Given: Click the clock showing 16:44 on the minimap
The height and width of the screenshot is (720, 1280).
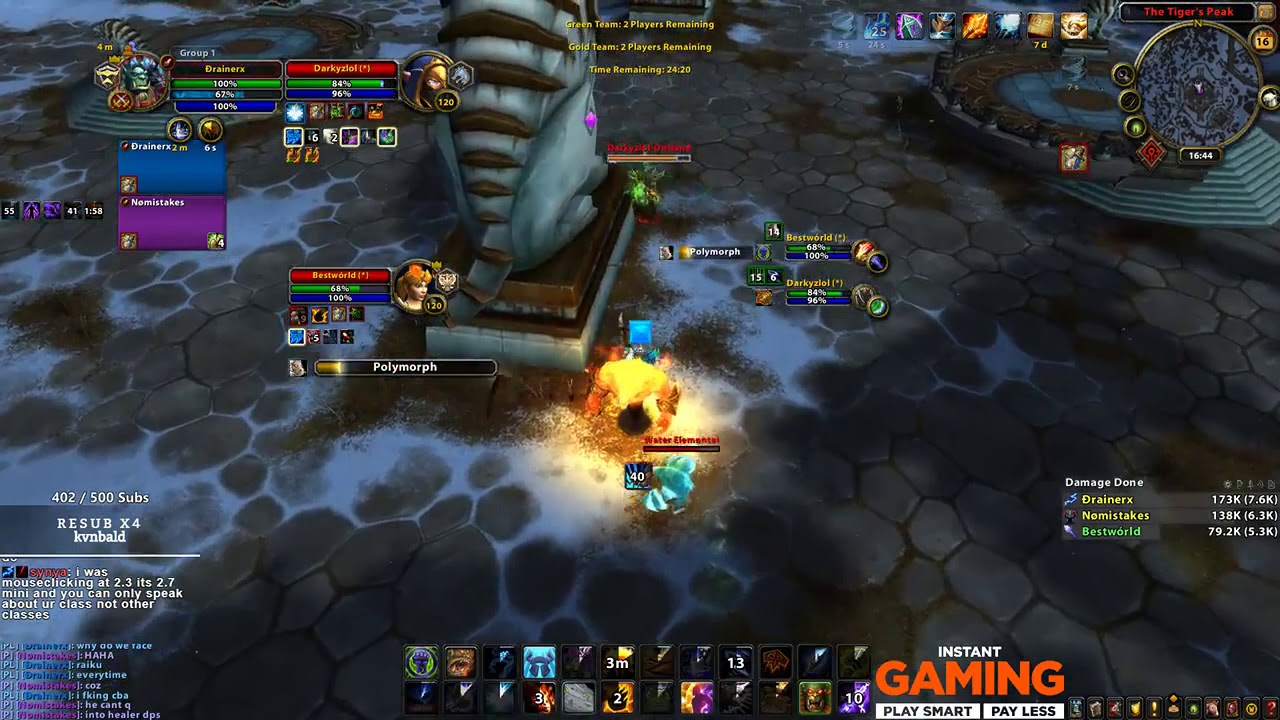Looking at the screenshot, I should tap(1201, 156).
